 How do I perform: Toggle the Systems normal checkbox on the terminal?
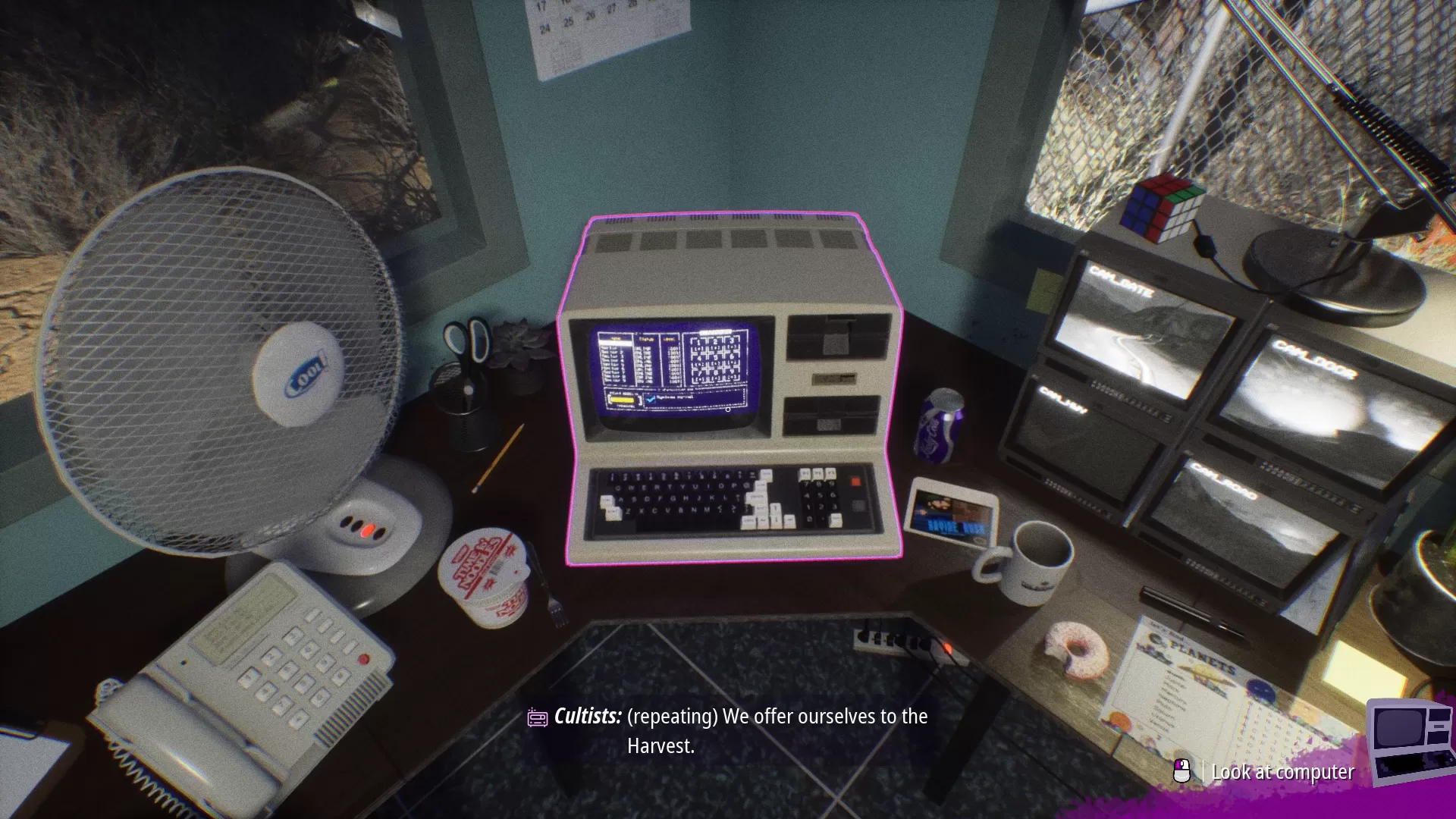[651, 400]
